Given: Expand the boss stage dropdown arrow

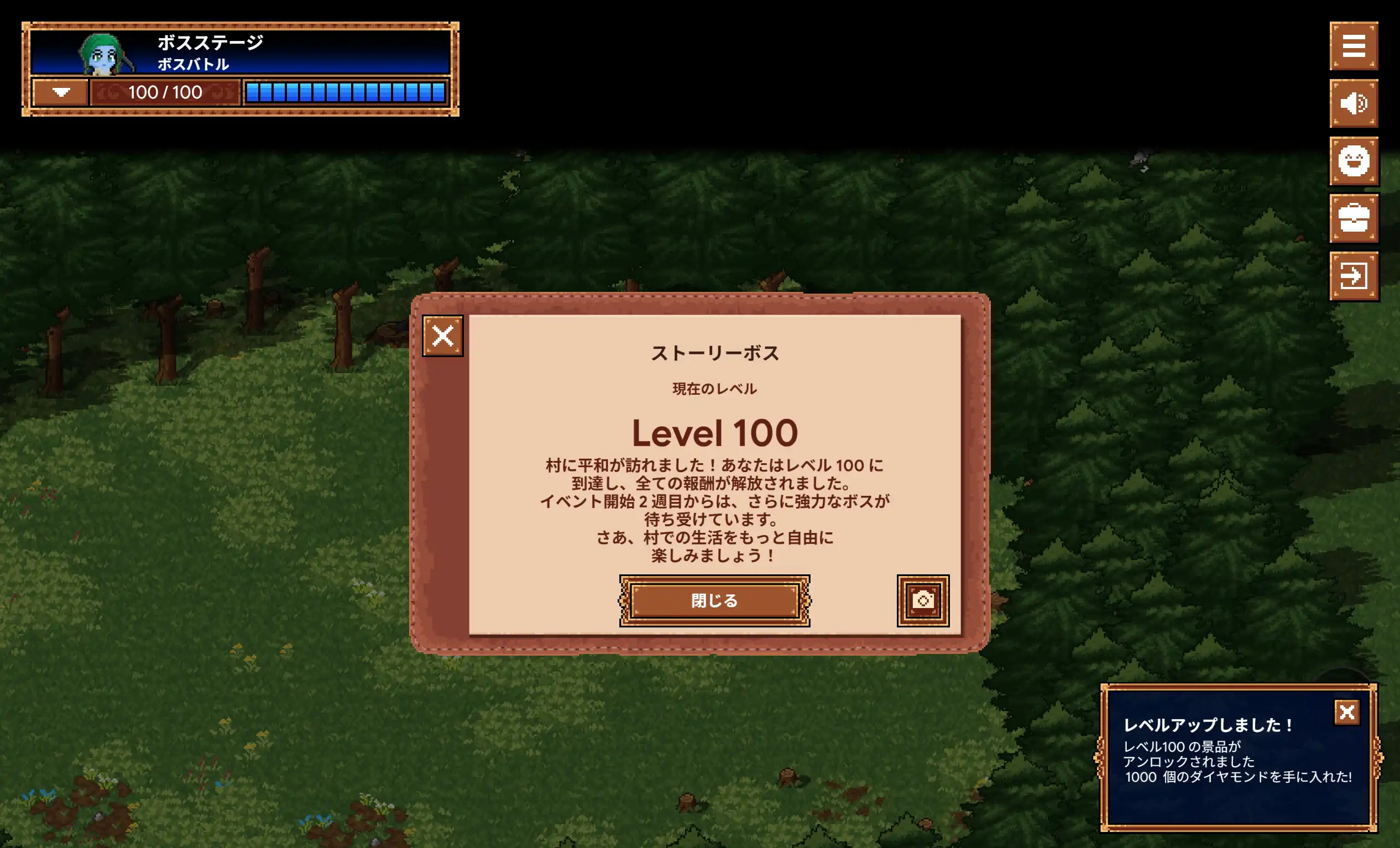Looking at the screenshot, I should pos(61,92).
